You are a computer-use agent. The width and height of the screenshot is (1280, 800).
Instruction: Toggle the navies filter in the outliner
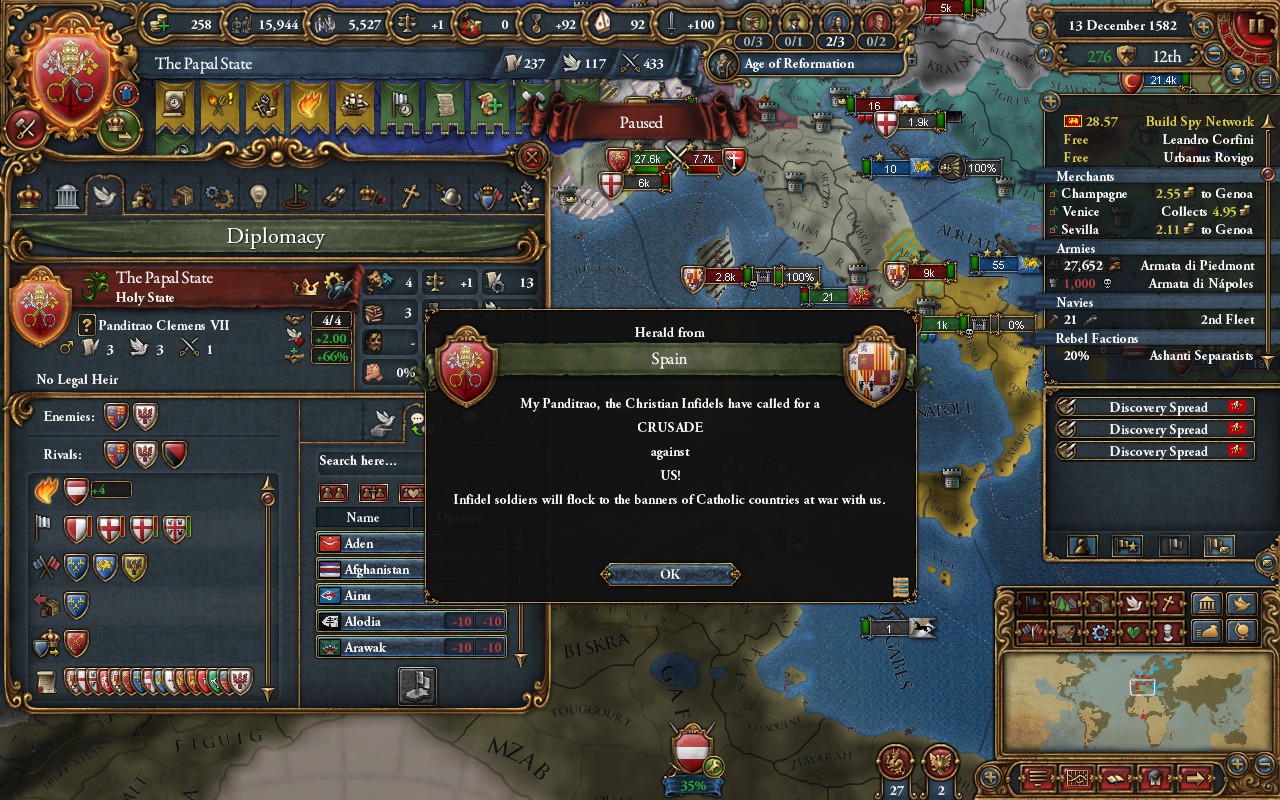click(1172, 548)
